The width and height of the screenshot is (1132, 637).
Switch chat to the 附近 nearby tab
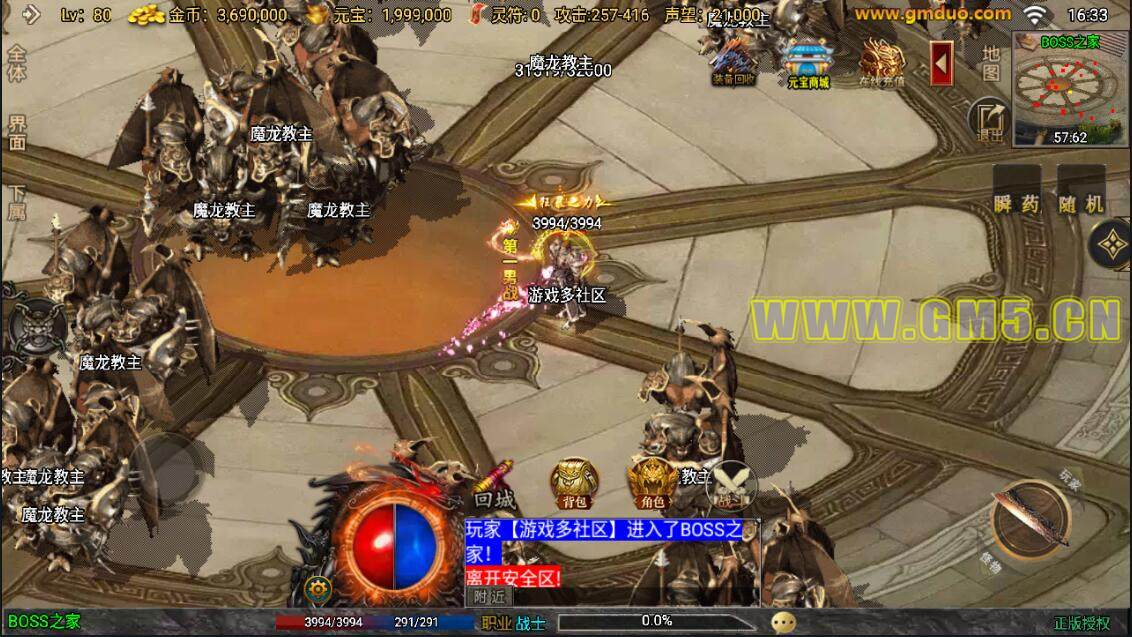tap(489, 596)
